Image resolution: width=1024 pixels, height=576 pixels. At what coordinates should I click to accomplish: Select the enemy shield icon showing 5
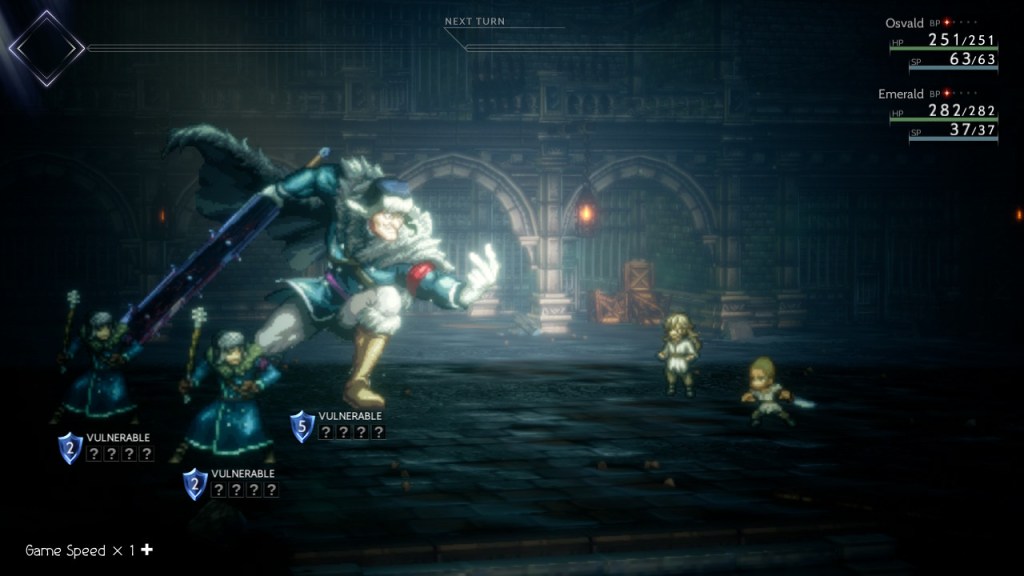pos(302,427)
